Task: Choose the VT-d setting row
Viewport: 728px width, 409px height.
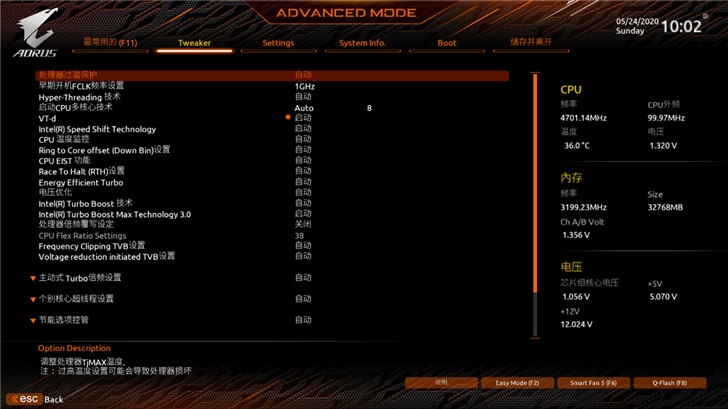Action: coord(48,118)
